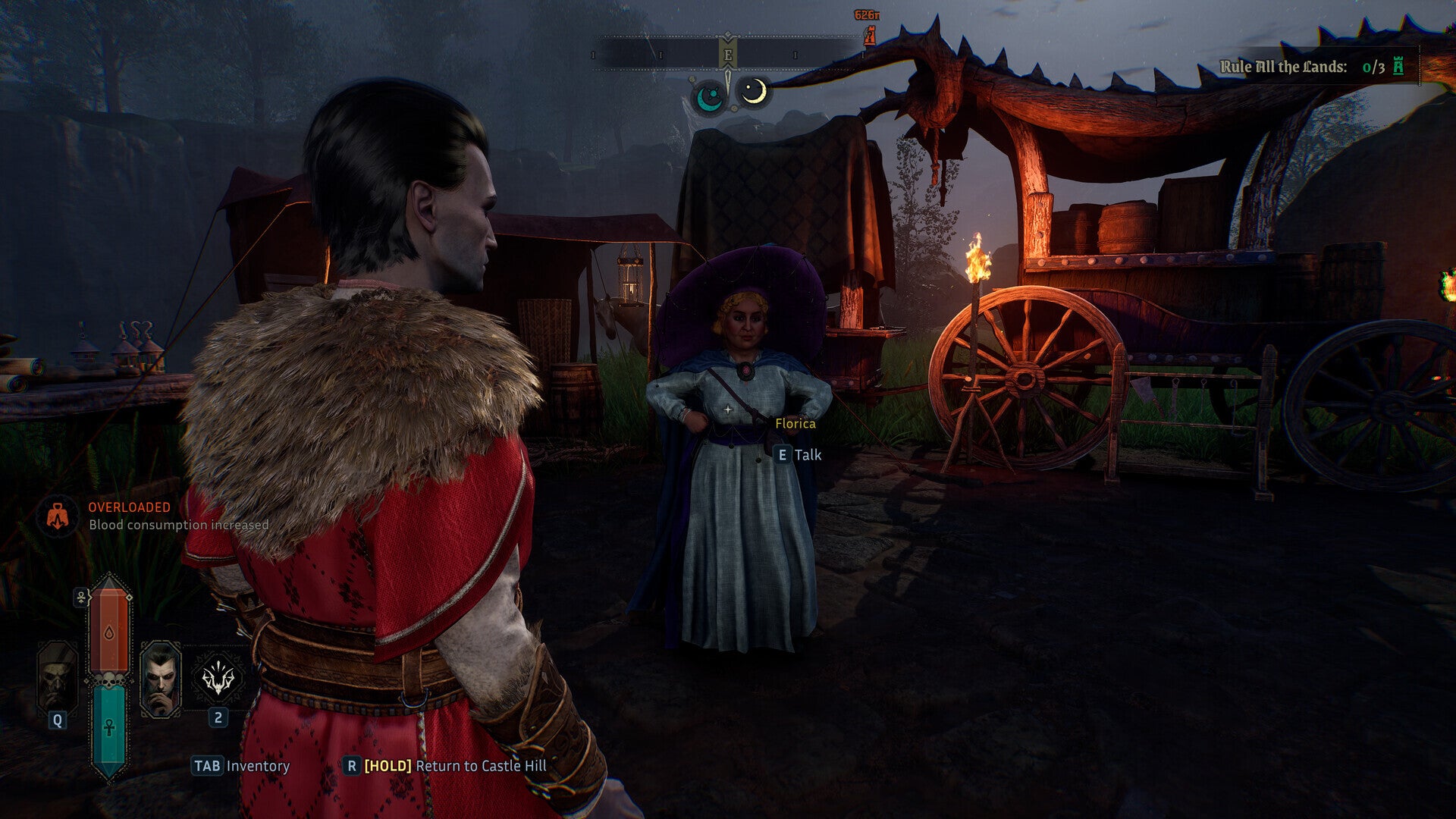Image resolution: width=1456 pixels, height=819 pixels.
Task: Click the crescent moon night indicator
Action: [753, 93]
